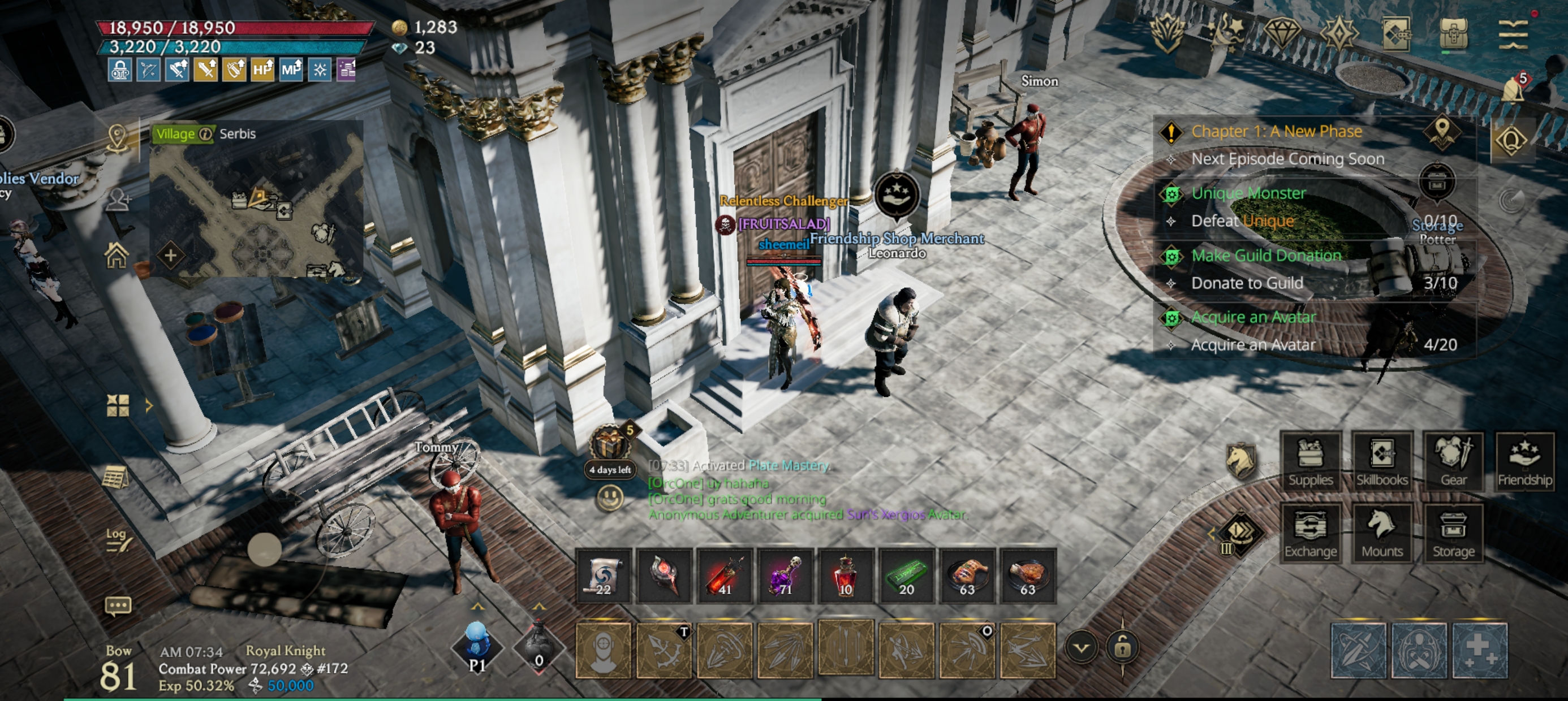The width and height of the screenshot is (1568, 701).
Task: Select the Chapter 1: A New Phase quest
Action: (x=1277, y=131)
